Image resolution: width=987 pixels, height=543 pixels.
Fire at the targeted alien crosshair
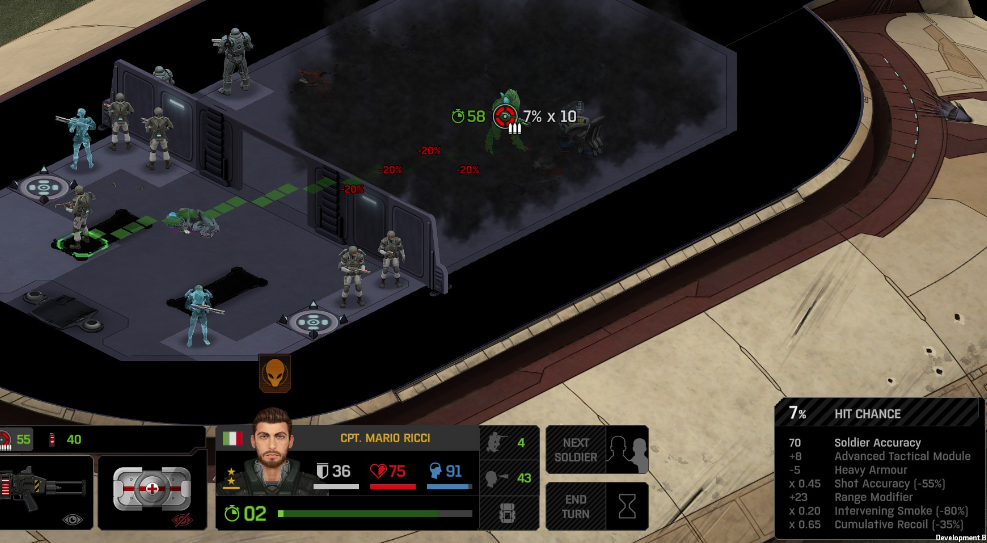(505, 116)
